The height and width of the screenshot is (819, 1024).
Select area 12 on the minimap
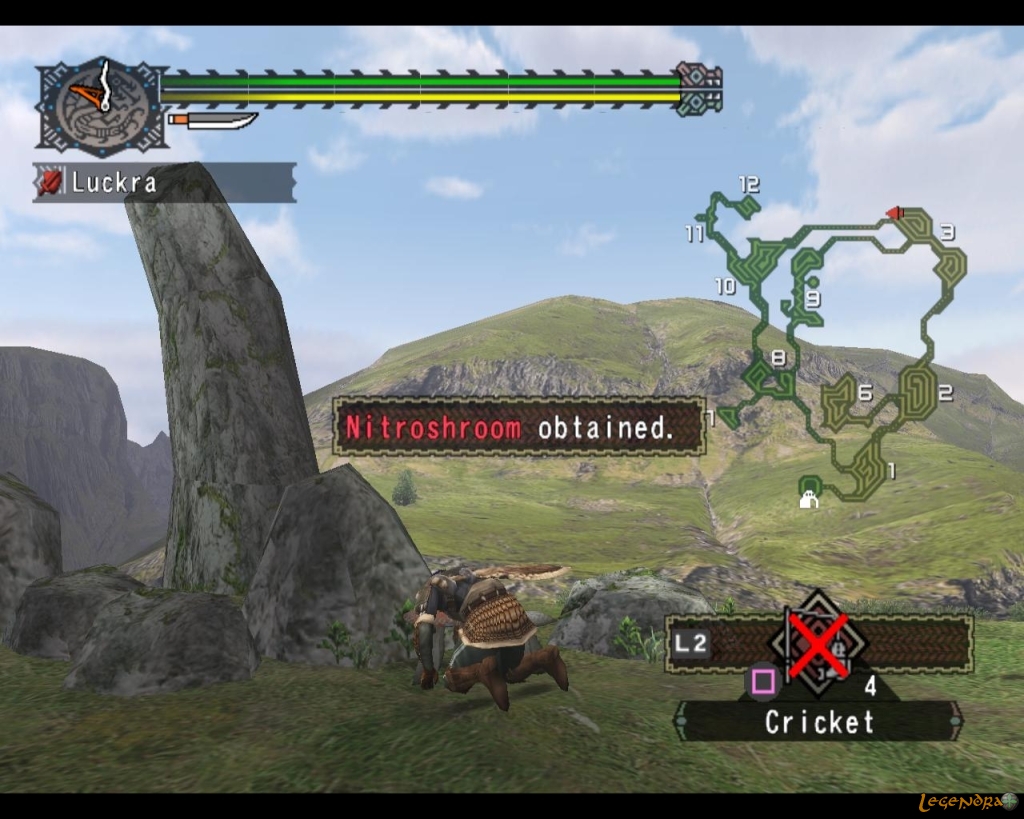pos(748,185)
